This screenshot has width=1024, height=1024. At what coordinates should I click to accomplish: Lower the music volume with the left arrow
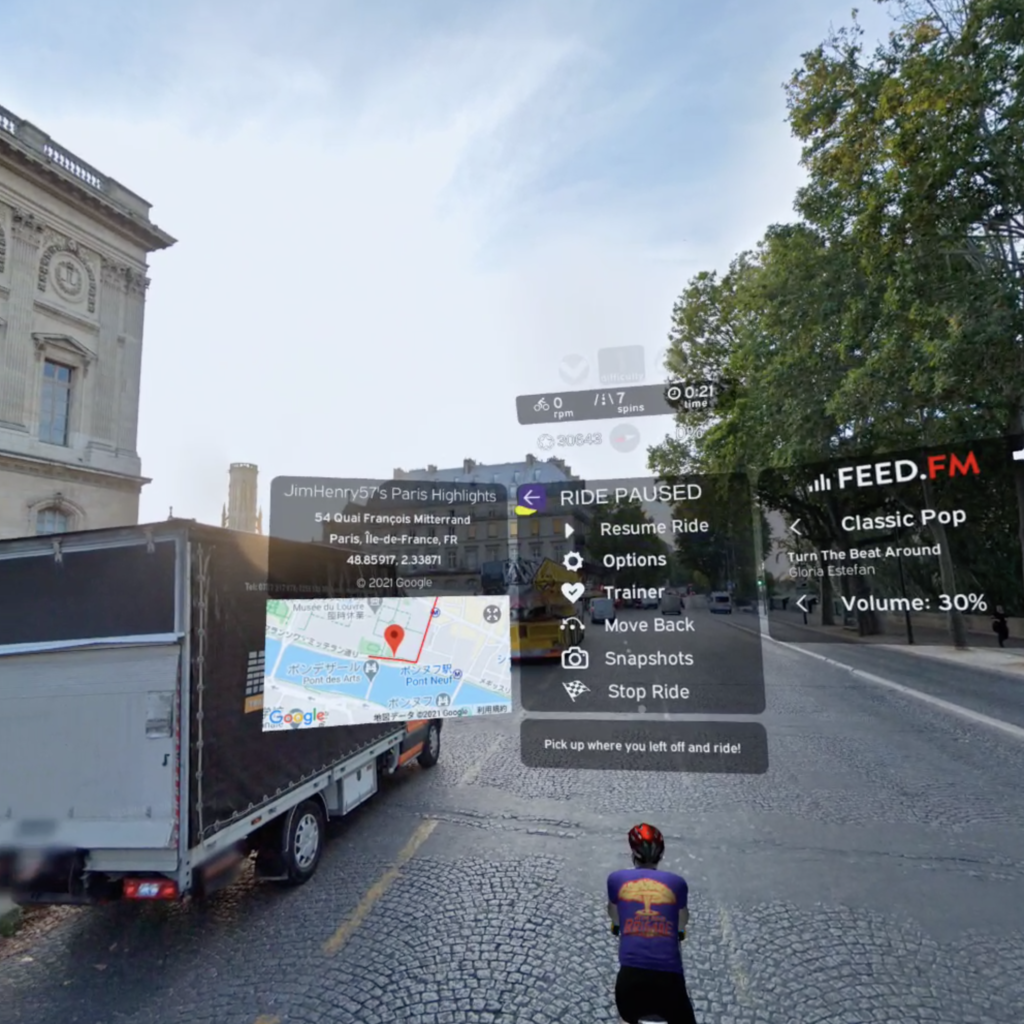pos(801,603)
